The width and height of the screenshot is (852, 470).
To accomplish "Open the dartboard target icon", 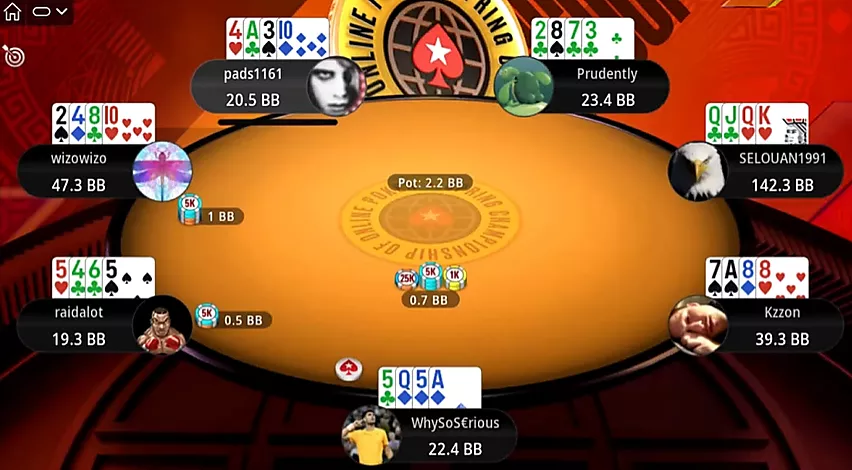I will (x=14, y=56).
